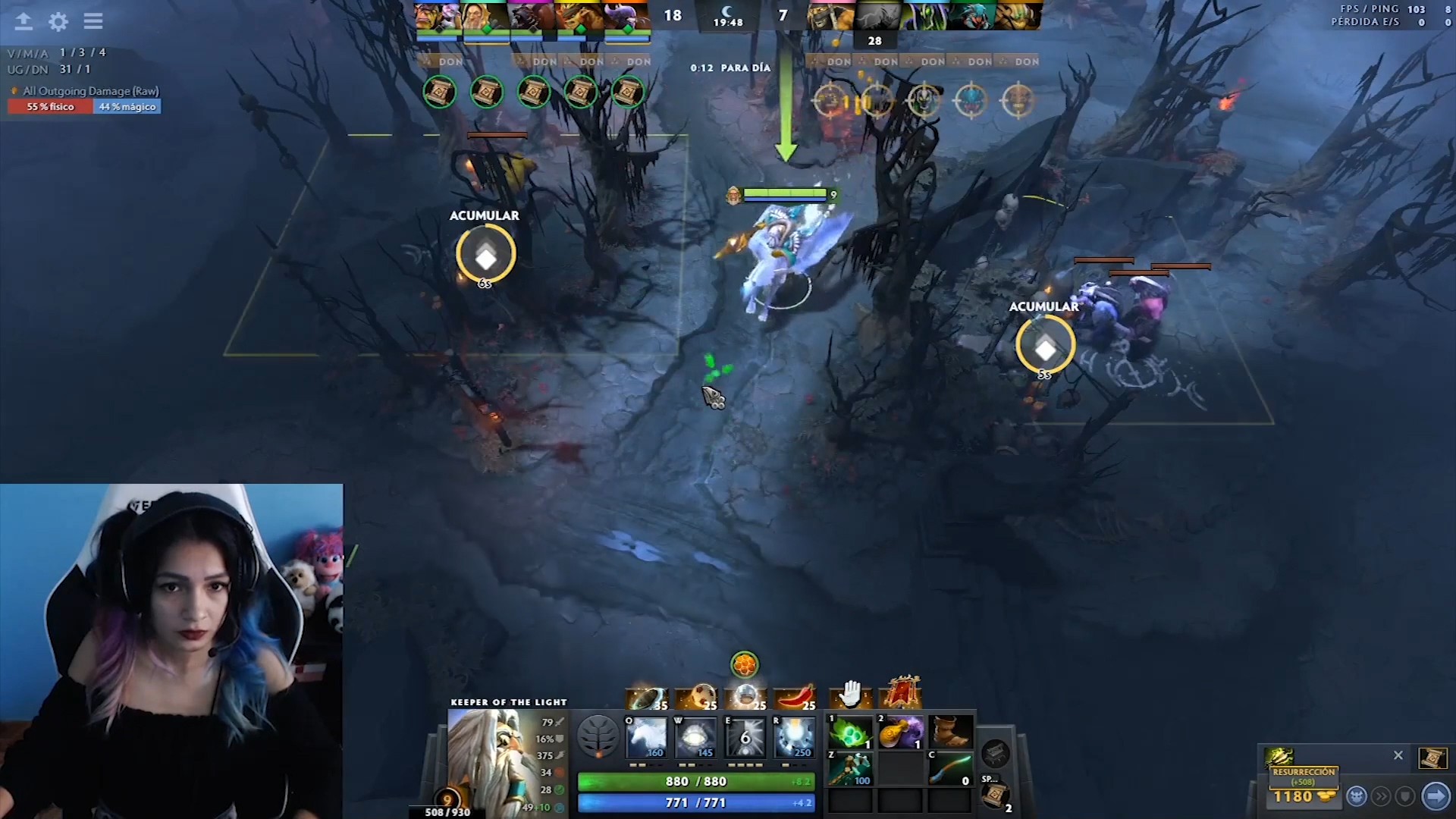Click the orange honeycomb buff icon

click(x=744, y=665)
